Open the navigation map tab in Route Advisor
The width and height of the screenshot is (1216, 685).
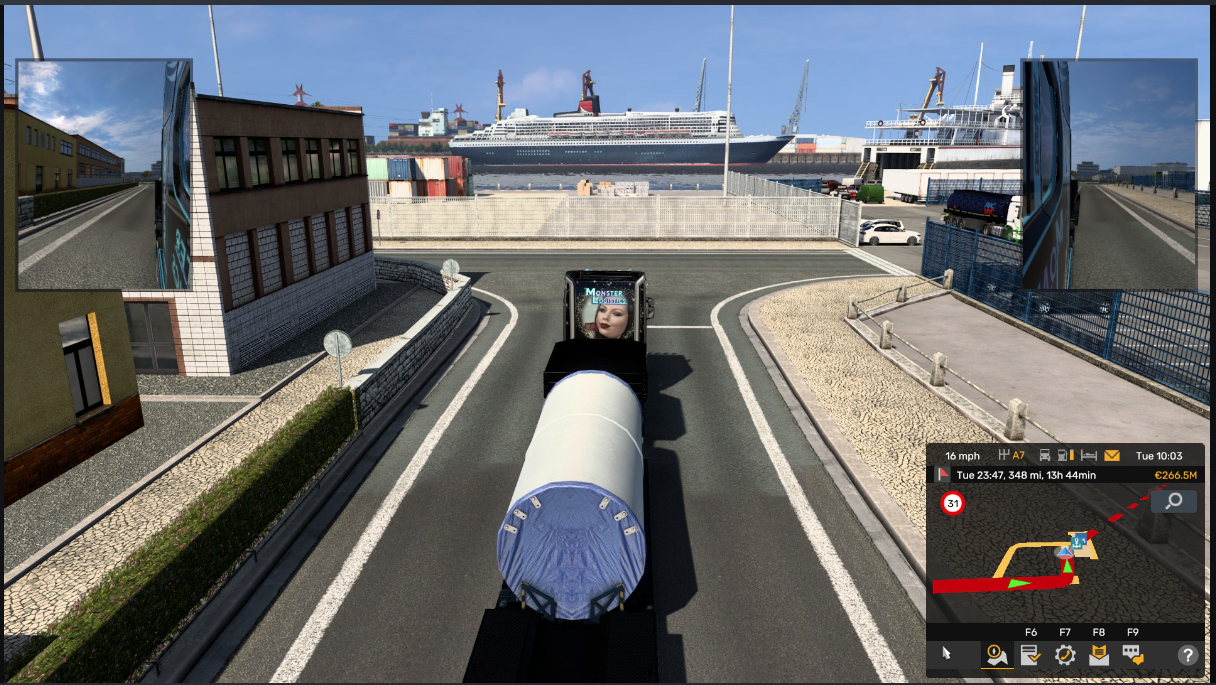tap(996, 655)
